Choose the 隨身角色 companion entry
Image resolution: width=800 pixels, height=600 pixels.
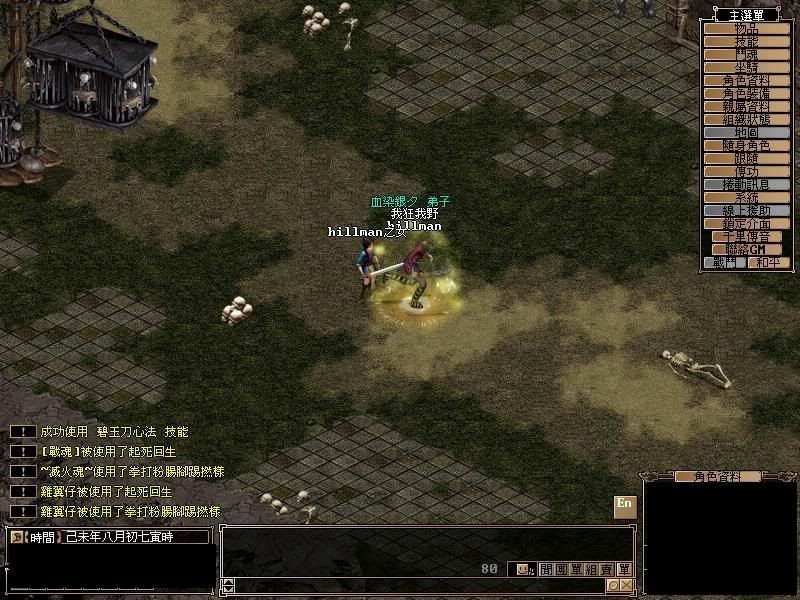point(746,145)
